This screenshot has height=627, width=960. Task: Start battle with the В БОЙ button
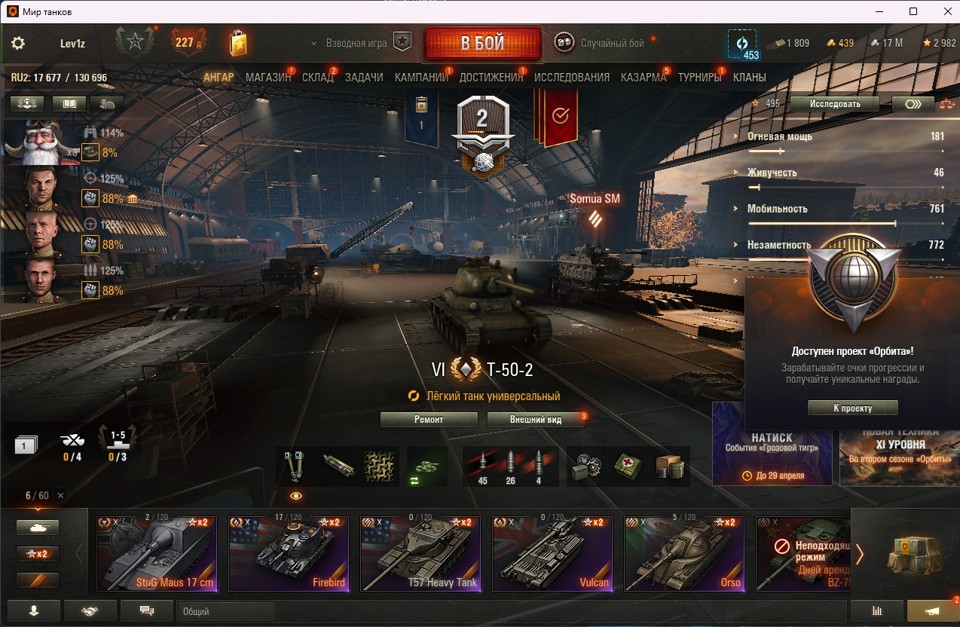[482, 44]
